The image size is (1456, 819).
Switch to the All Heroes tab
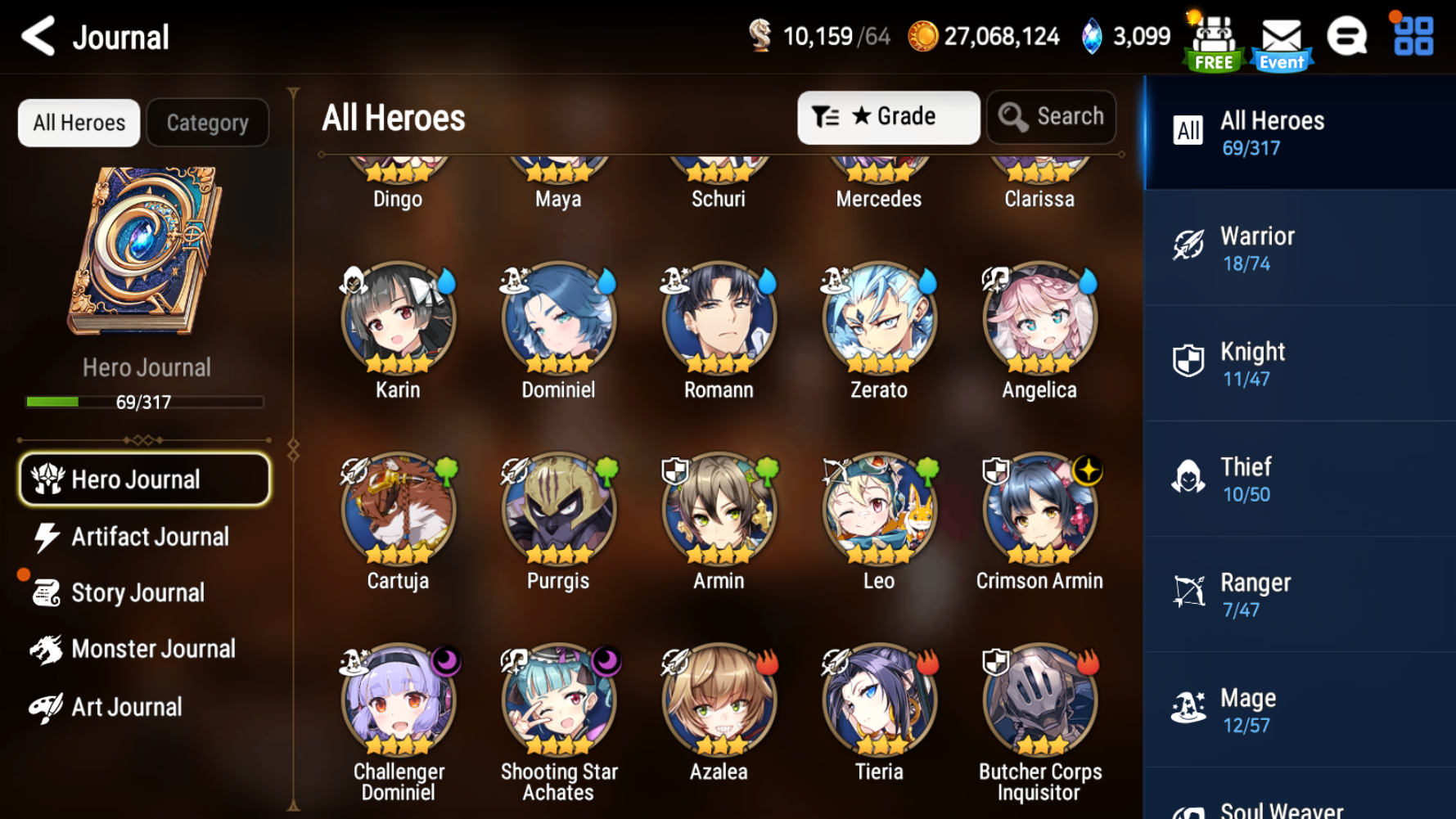coord(78,123)
